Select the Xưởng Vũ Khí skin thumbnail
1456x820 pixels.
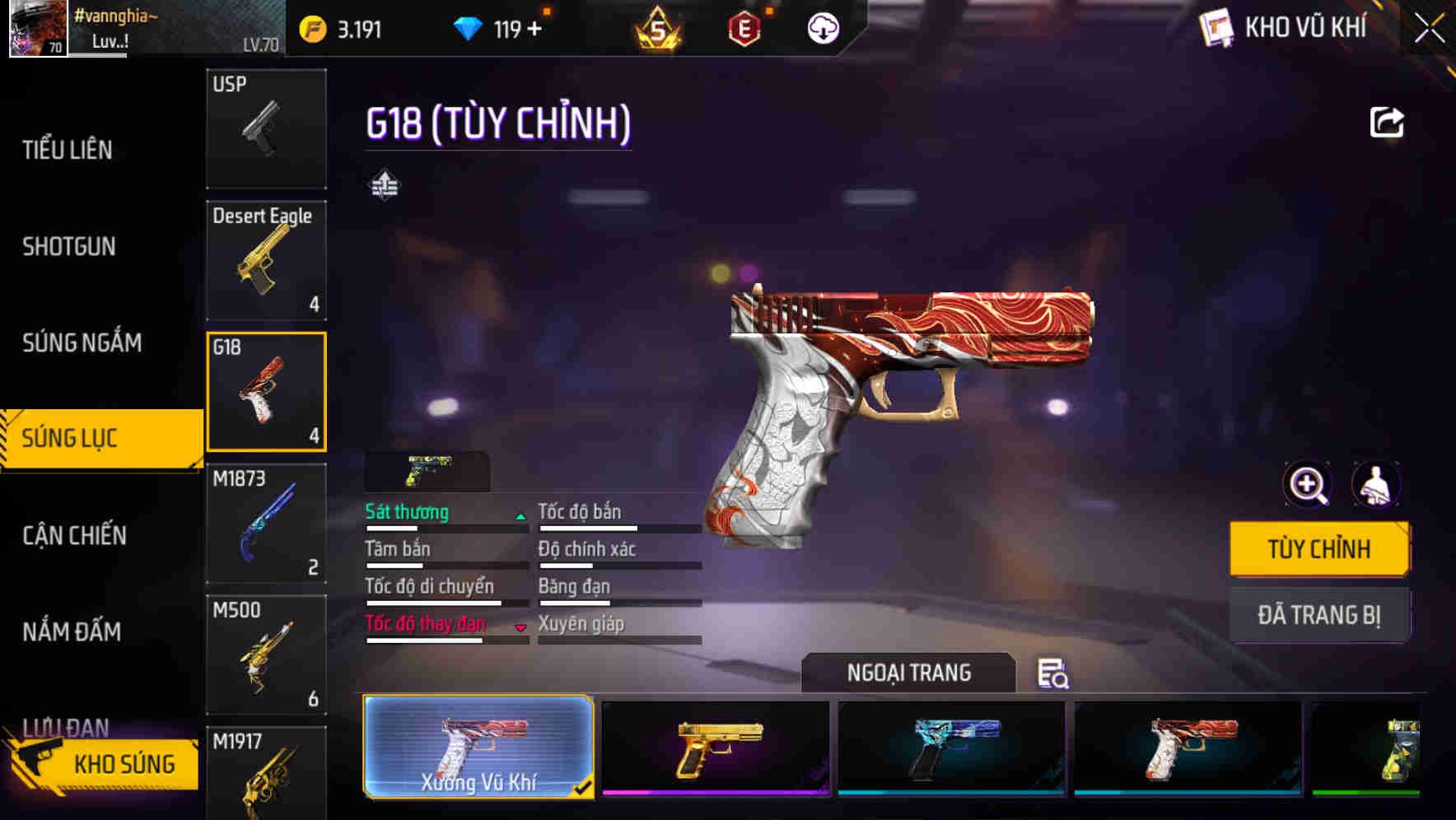(478, 747)
